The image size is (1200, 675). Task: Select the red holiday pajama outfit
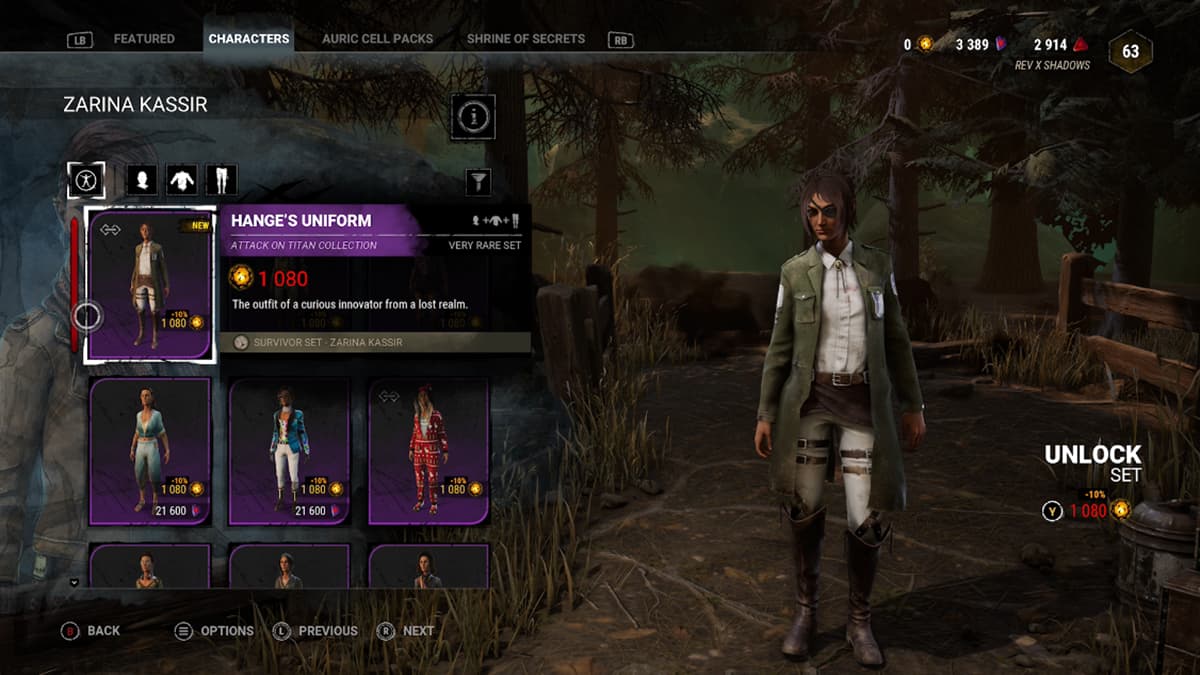point(429,451)
